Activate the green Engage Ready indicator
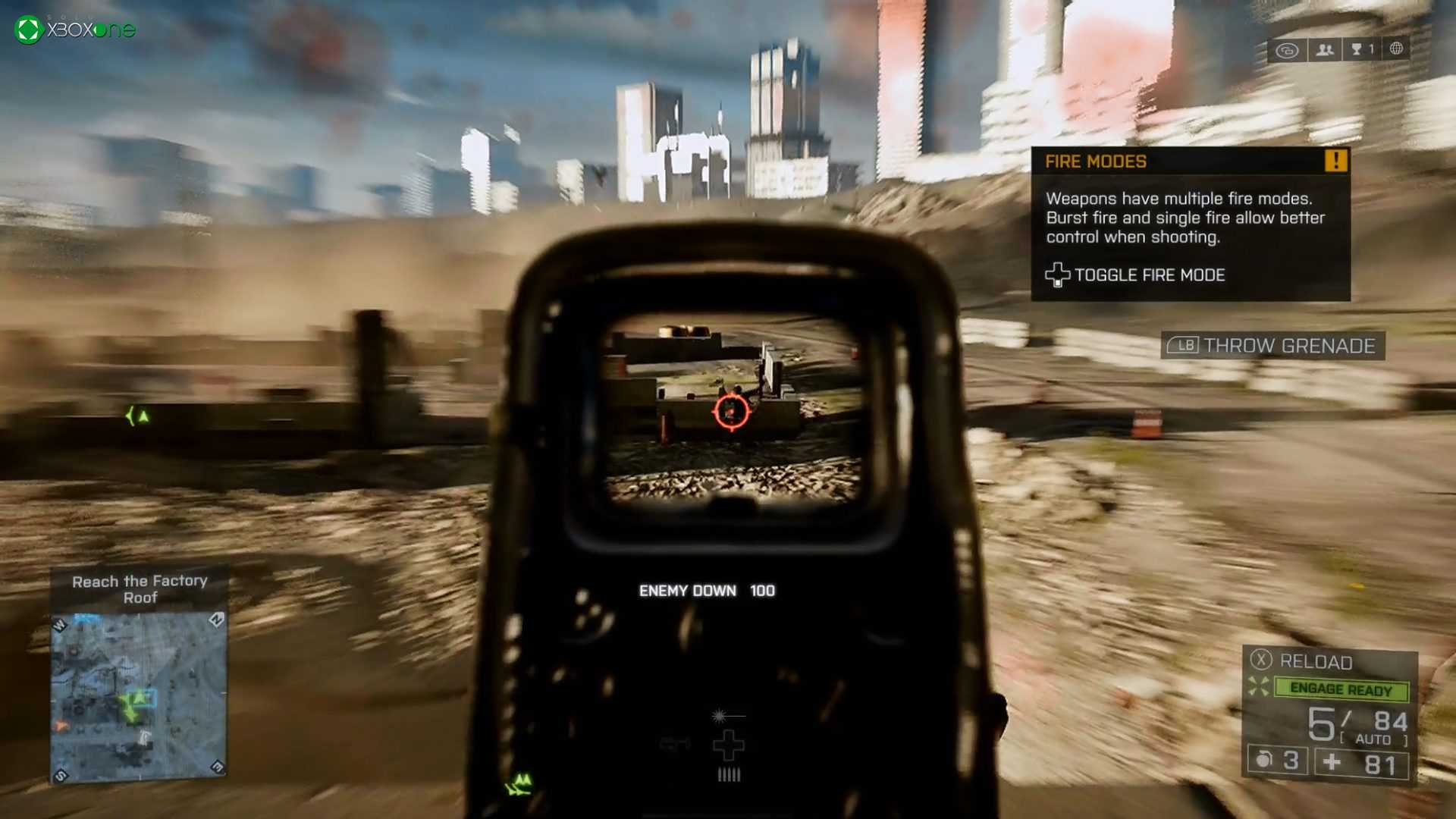 (1341, 689)
